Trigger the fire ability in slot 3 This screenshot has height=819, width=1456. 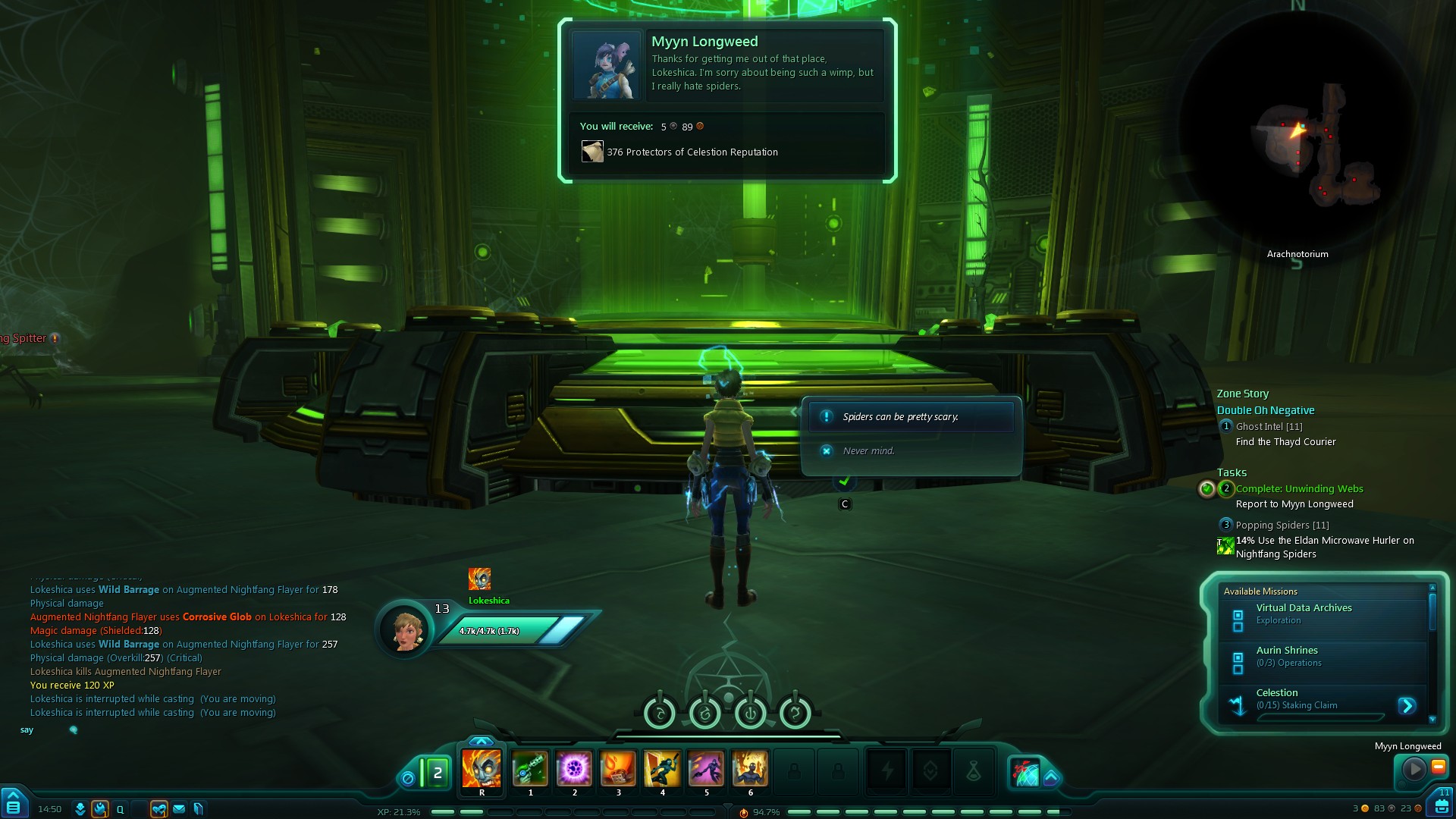[x=618, y=769]
